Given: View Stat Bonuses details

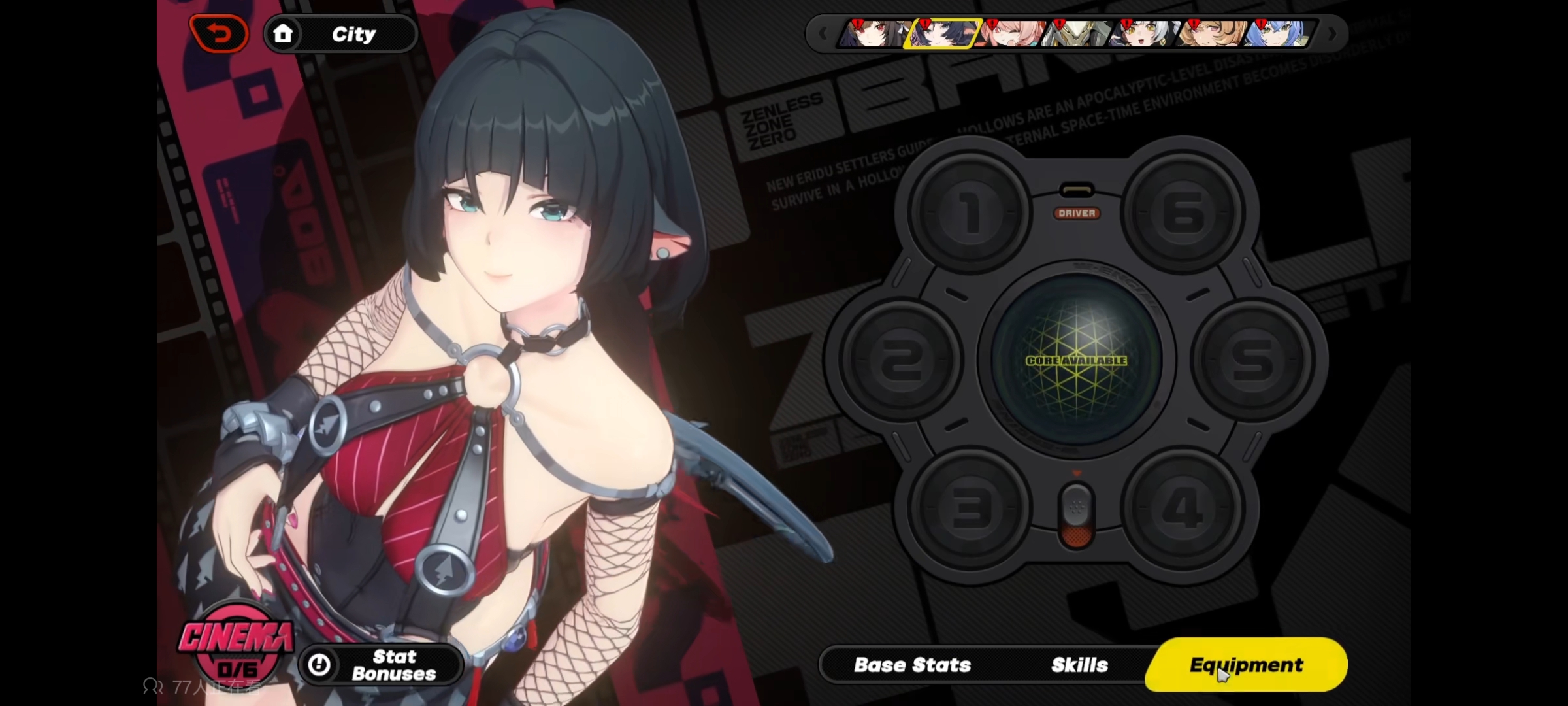Looking at the screenshot, I should tap(382, 665).
